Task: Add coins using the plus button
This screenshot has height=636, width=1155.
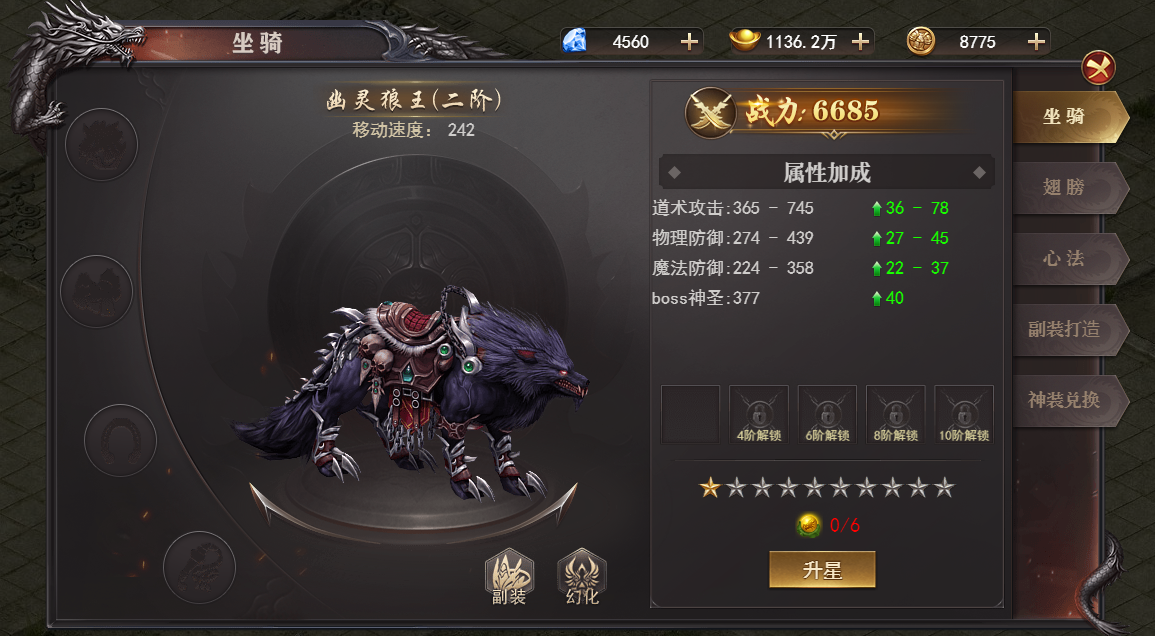Action: tap(1037, 41)
